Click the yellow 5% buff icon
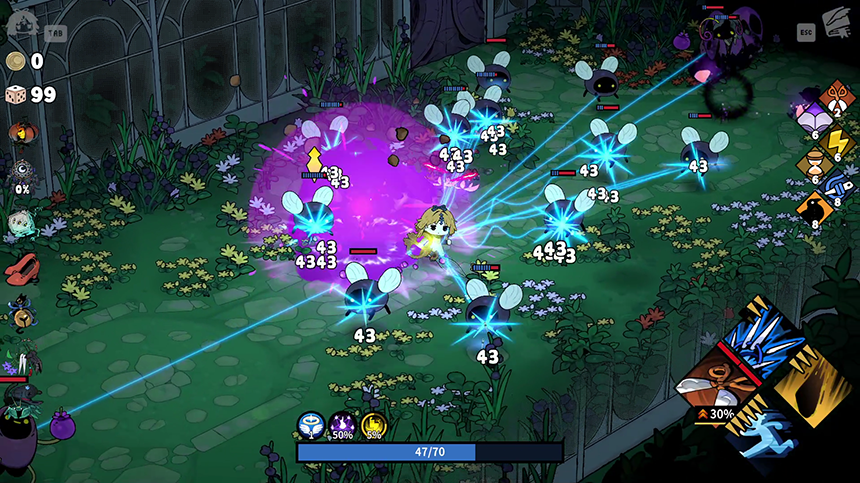The width and height of the screenshot is (860, 483). pos(374,426)
